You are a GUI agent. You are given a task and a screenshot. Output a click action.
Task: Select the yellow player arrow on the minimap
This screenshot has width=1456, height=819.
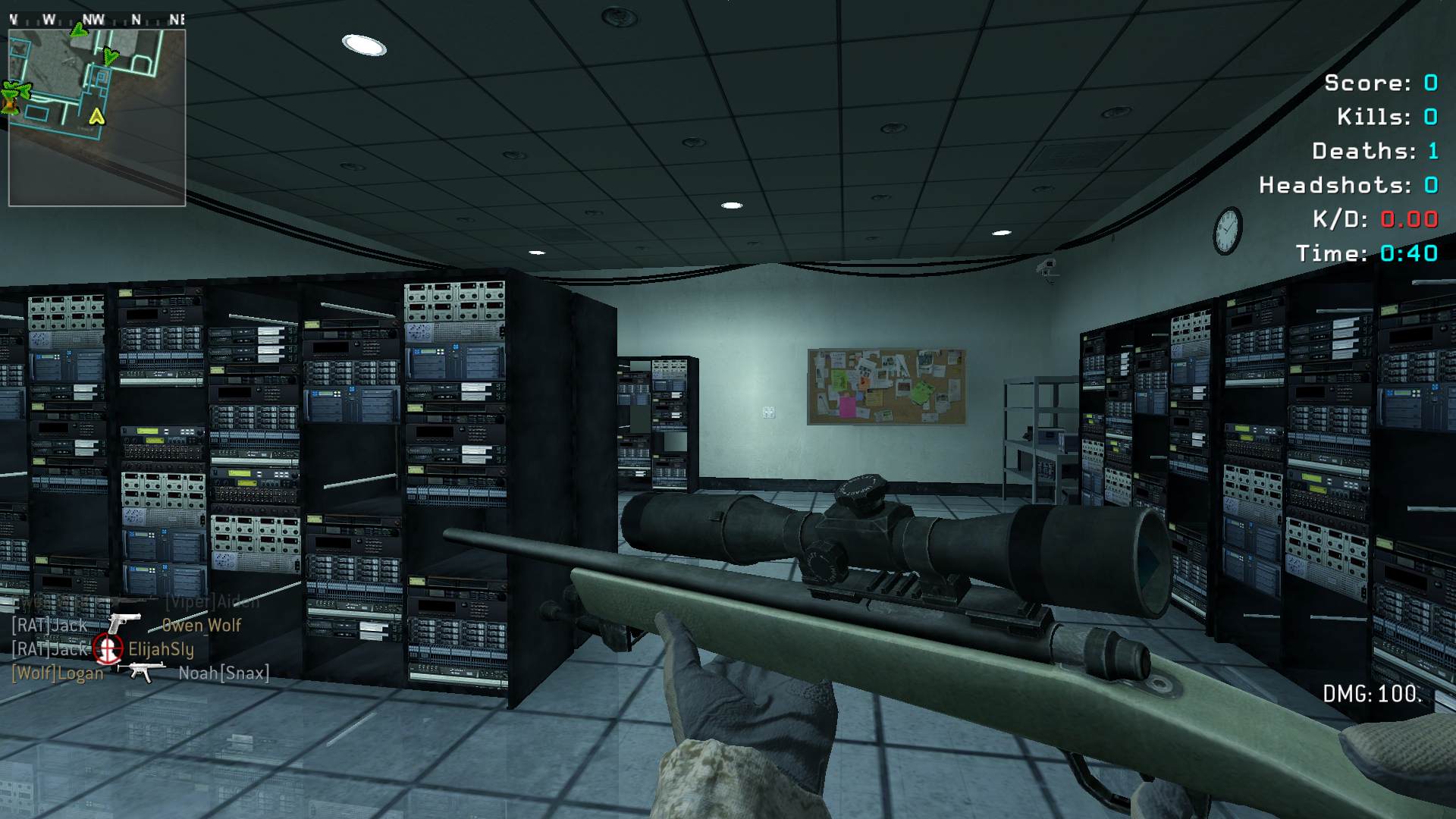(96, 117)
